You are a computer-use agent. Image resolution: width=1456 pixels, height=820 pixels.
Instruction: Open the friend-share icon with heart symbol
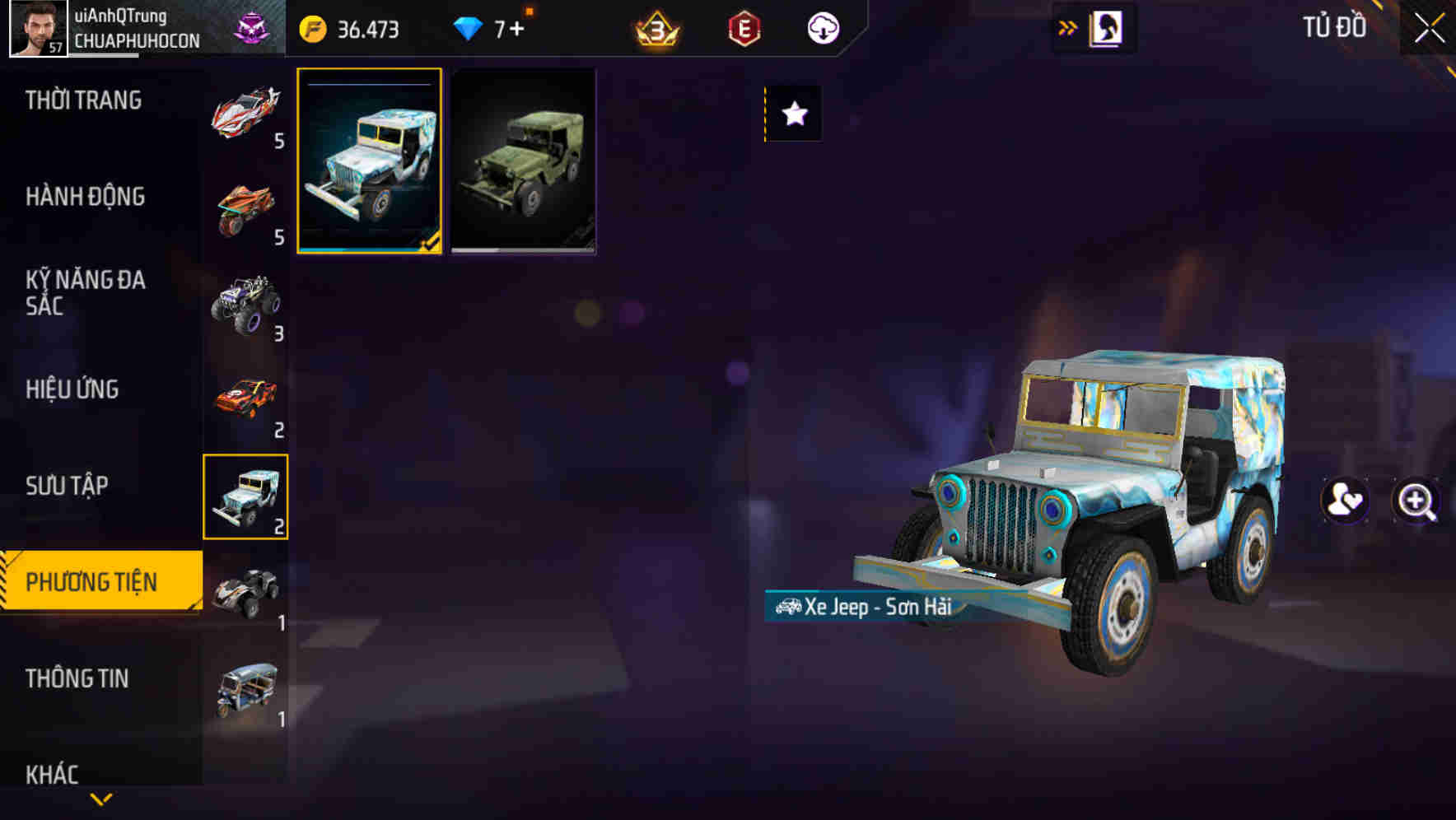[x=1345, y=499]
